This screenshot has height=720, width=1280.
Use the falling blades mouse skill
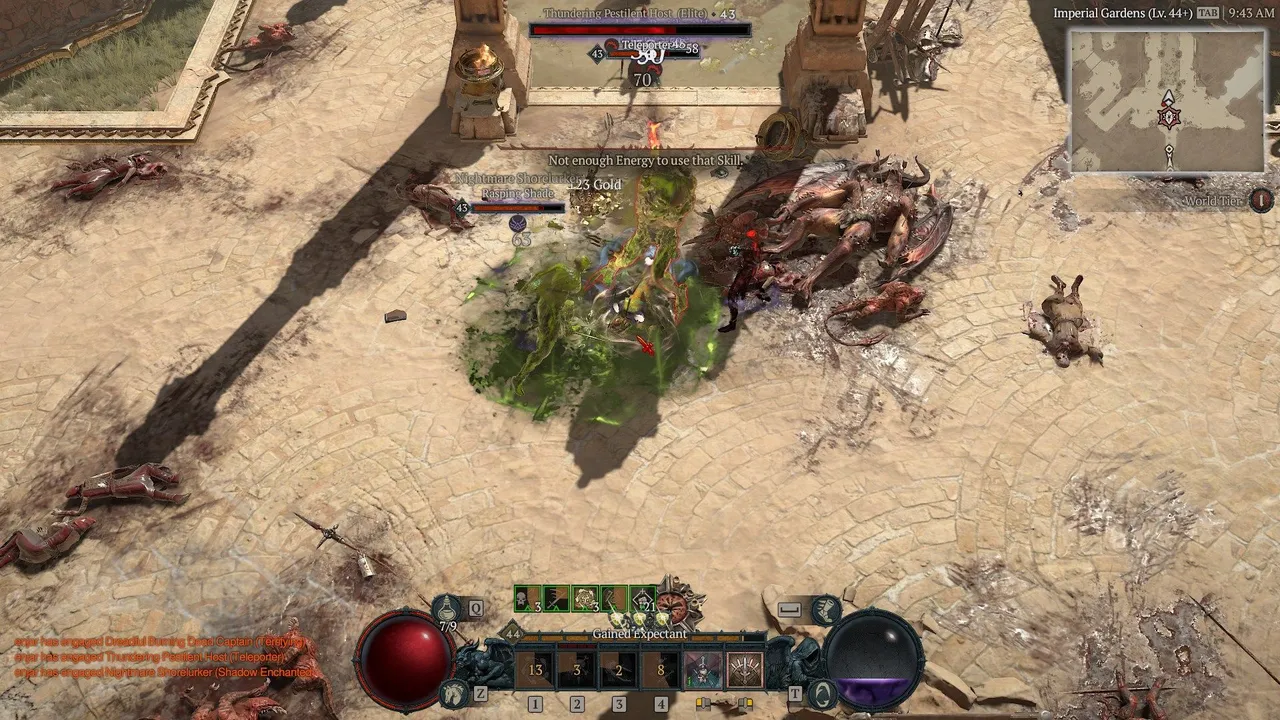744,670
